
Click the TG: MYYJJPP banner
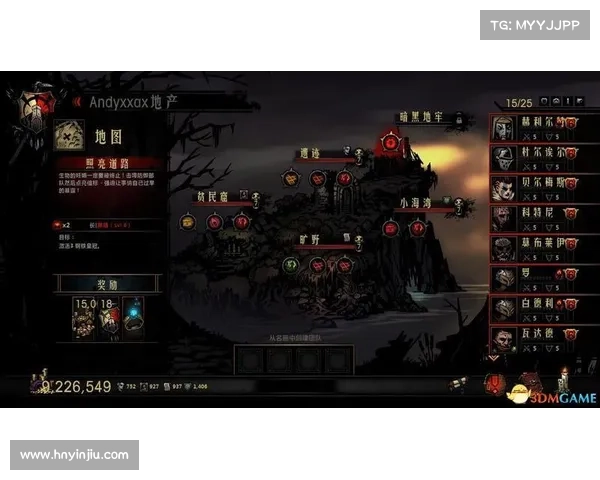[x=535, y=24]
